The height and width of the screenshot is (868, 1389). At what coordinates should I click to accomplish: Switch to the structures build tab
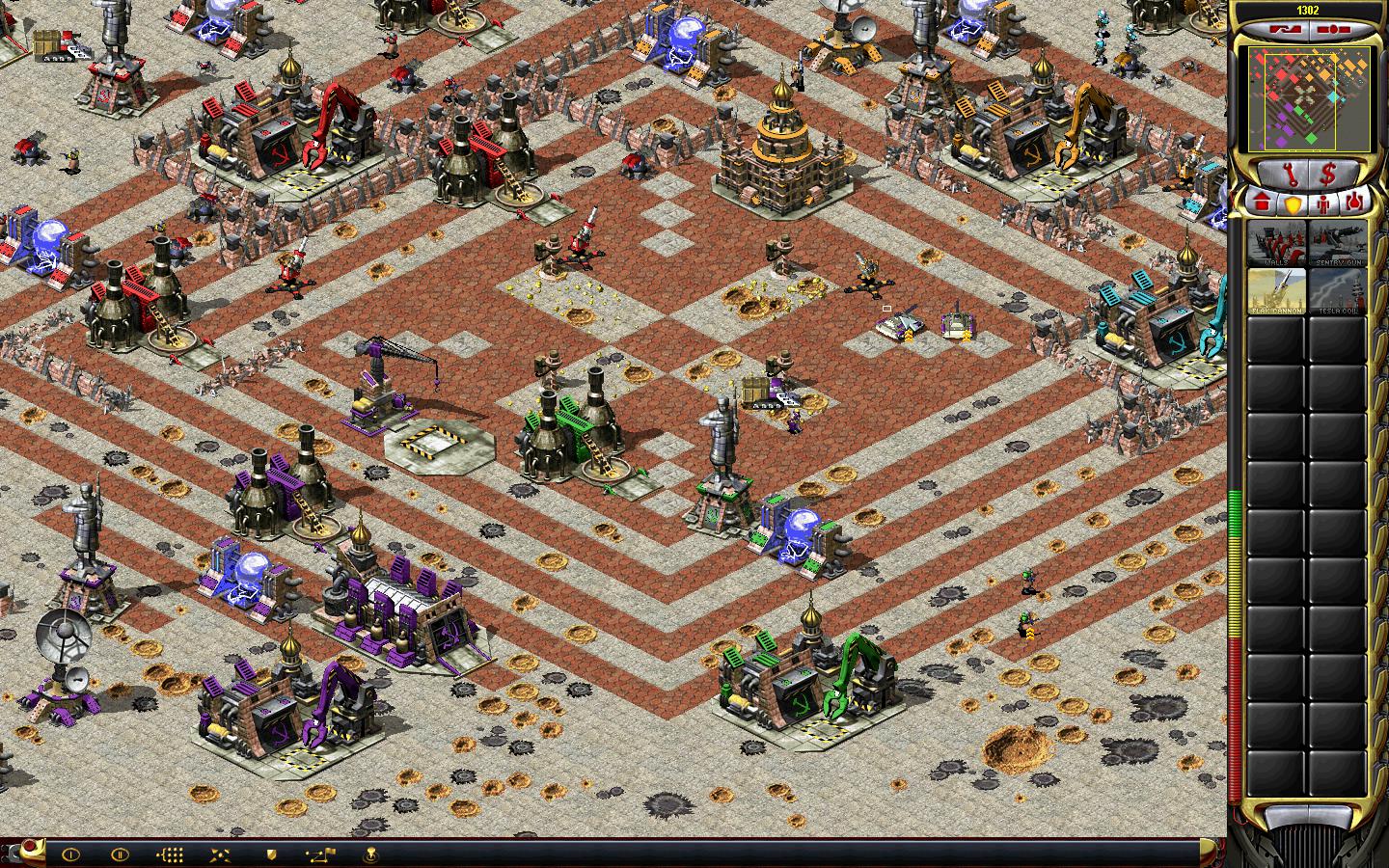click(1262, 203)
